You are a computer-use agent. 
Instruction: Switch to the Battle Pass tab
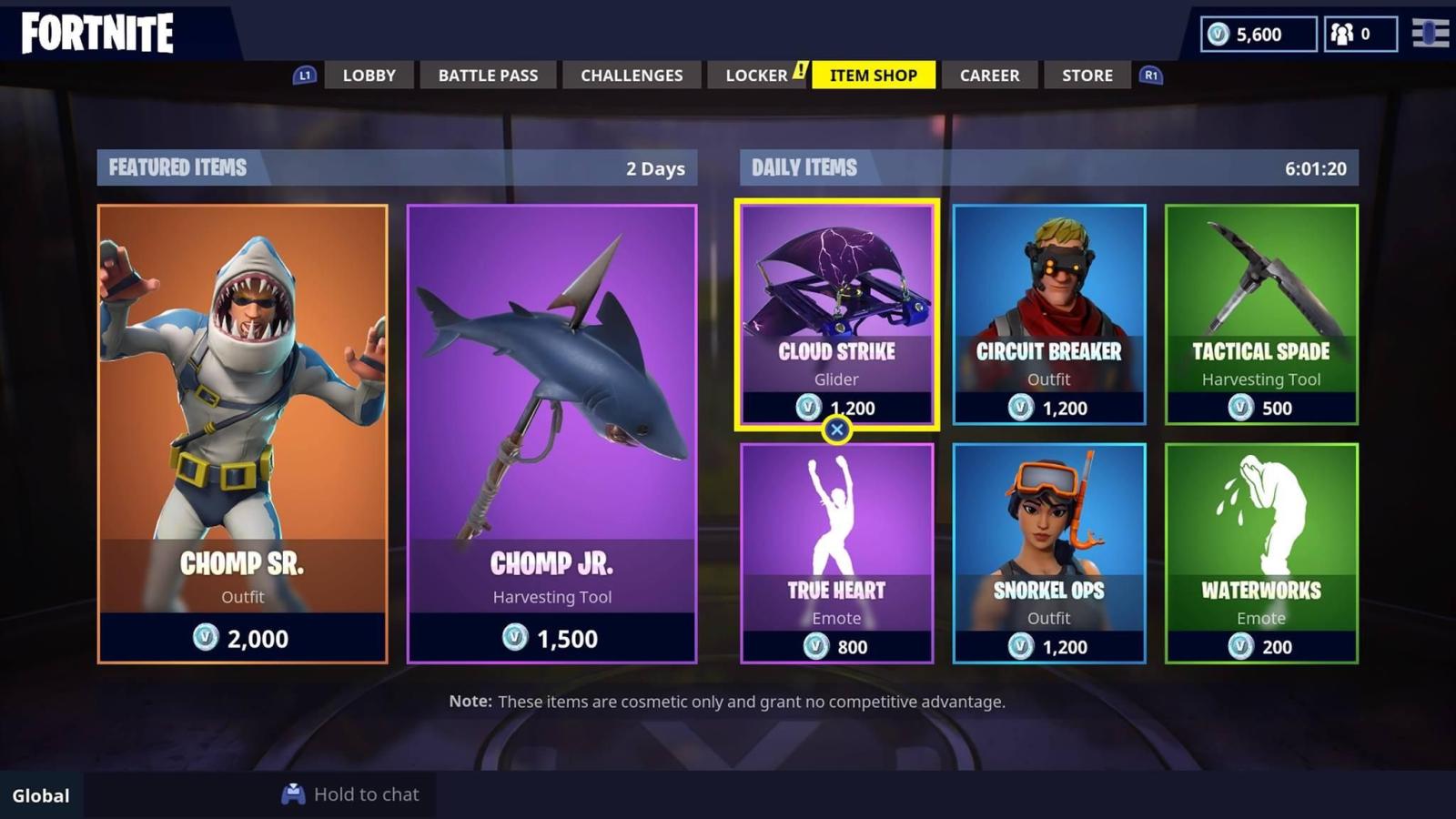point(488,76)
